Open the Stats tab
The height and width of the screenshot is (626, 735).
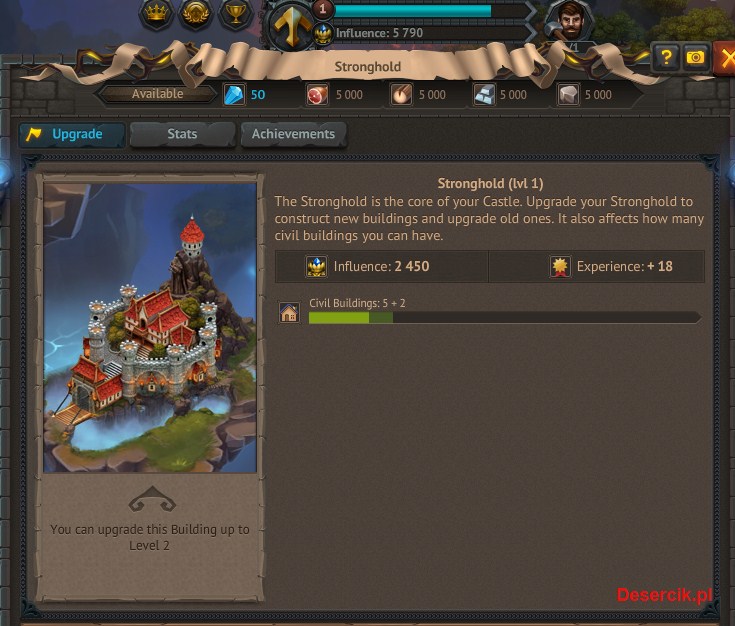tap(182, 134)
